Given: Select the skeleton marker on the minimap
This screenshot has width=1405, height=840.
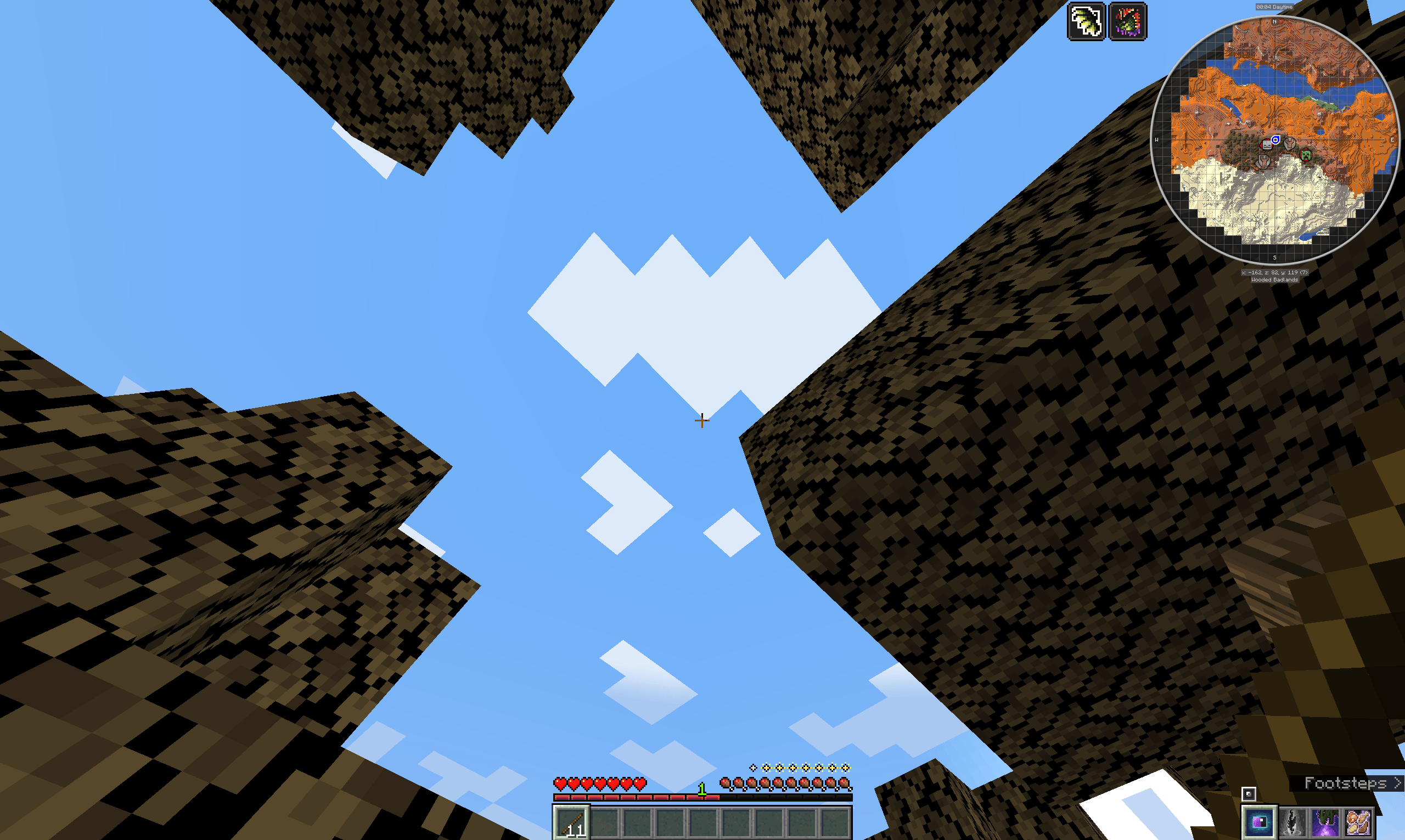Looking at the screenshot, I should pyautogui.click(x=1268, y=145).
